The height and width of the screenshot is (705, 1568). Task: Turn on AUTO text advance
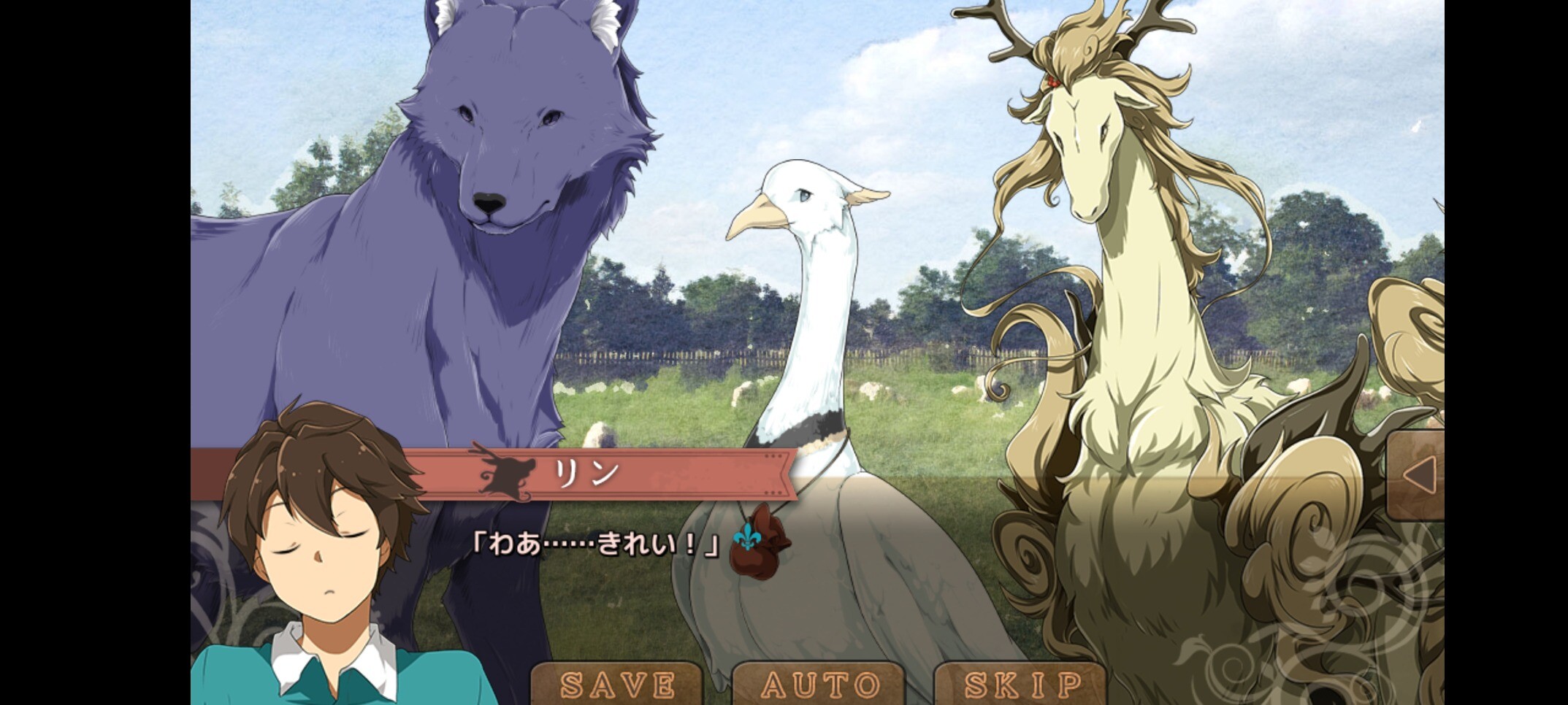point(819,685)
